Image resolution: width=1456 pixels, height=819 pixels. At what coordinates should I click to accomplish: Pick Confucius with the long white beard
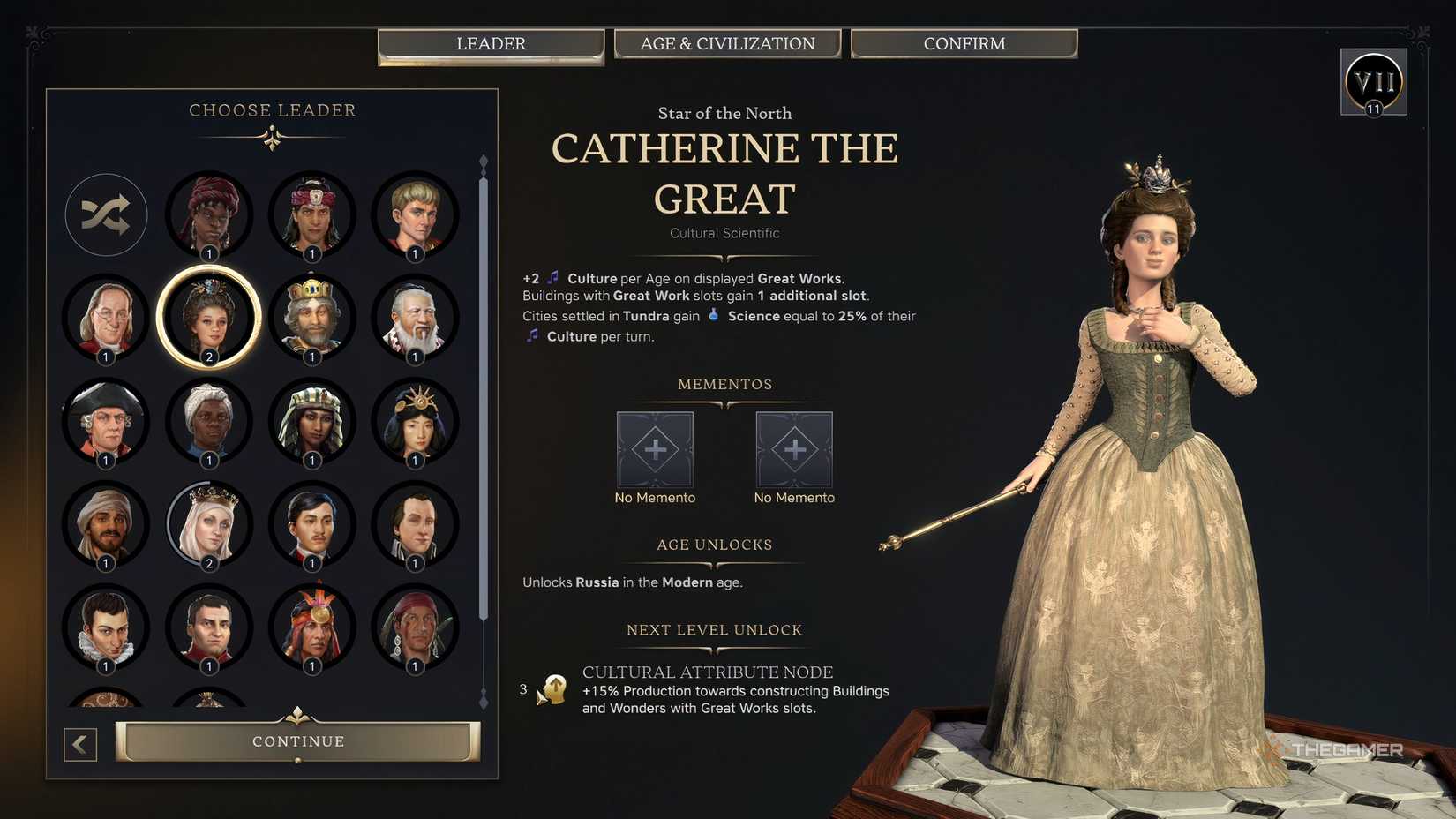point(416,316)
